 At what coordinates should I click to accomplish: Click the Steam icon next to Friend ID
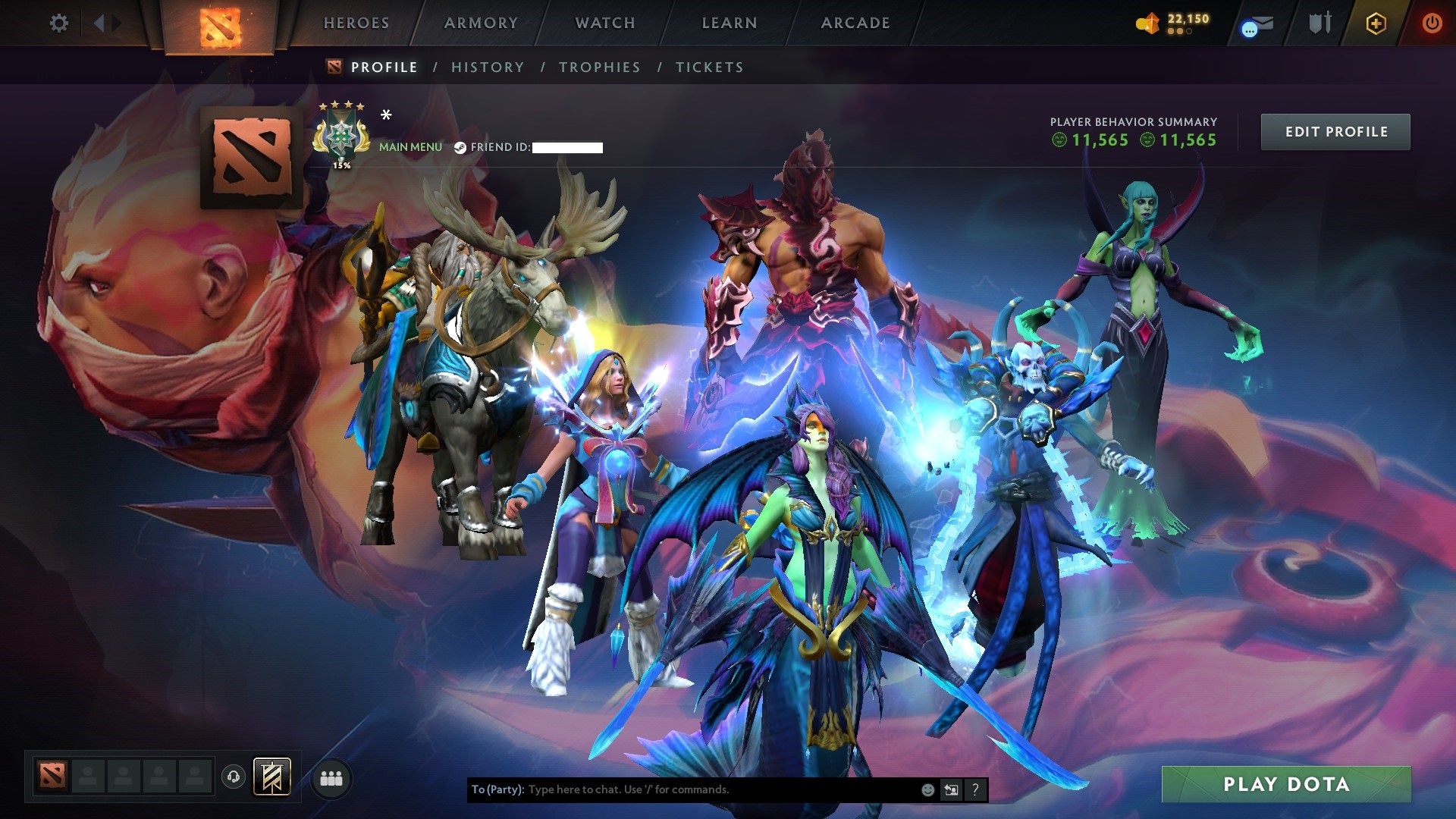pyautogui.click(x=459, y=147)
